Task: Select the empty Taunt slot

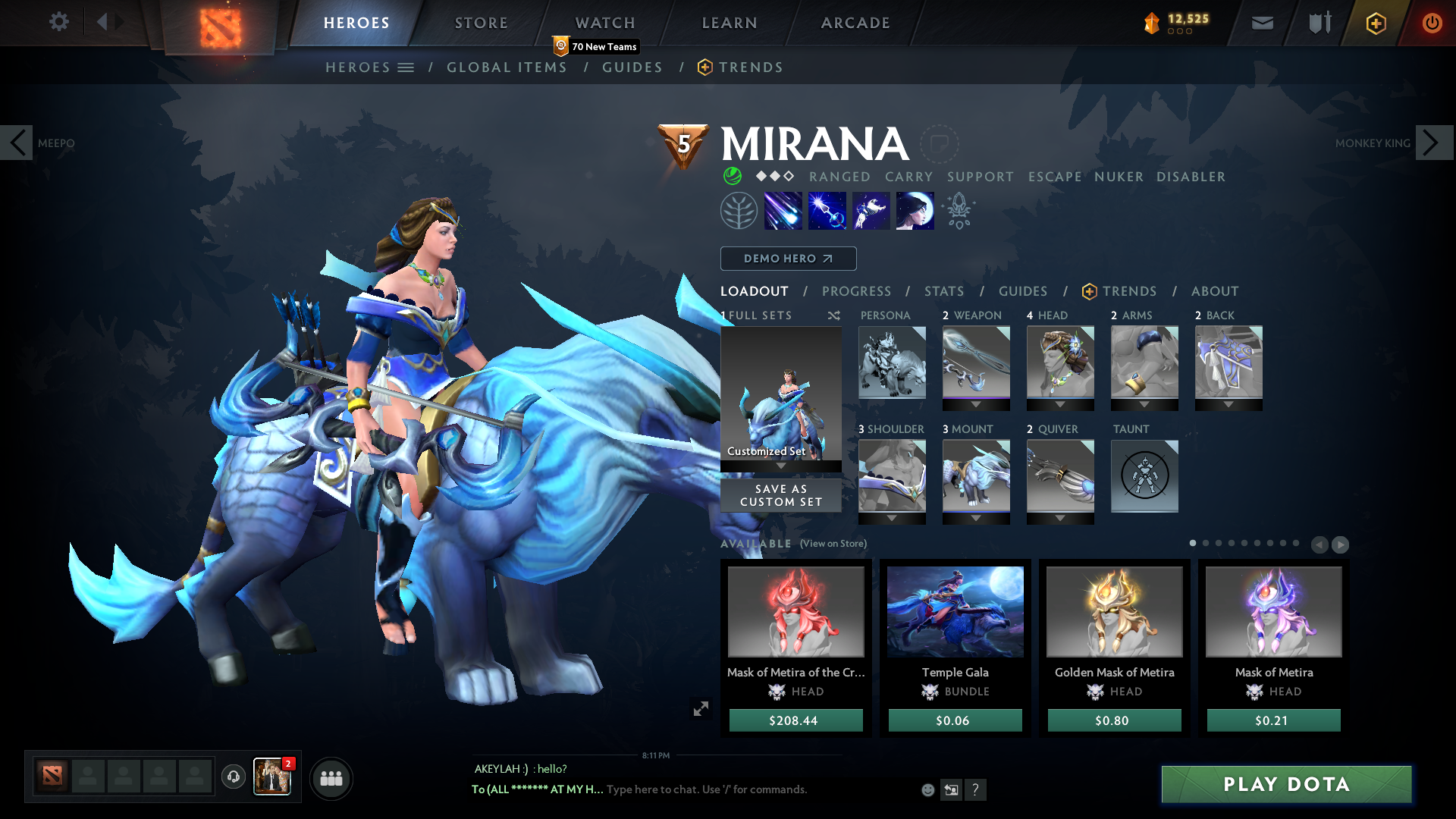Action: pos(1144,476)
